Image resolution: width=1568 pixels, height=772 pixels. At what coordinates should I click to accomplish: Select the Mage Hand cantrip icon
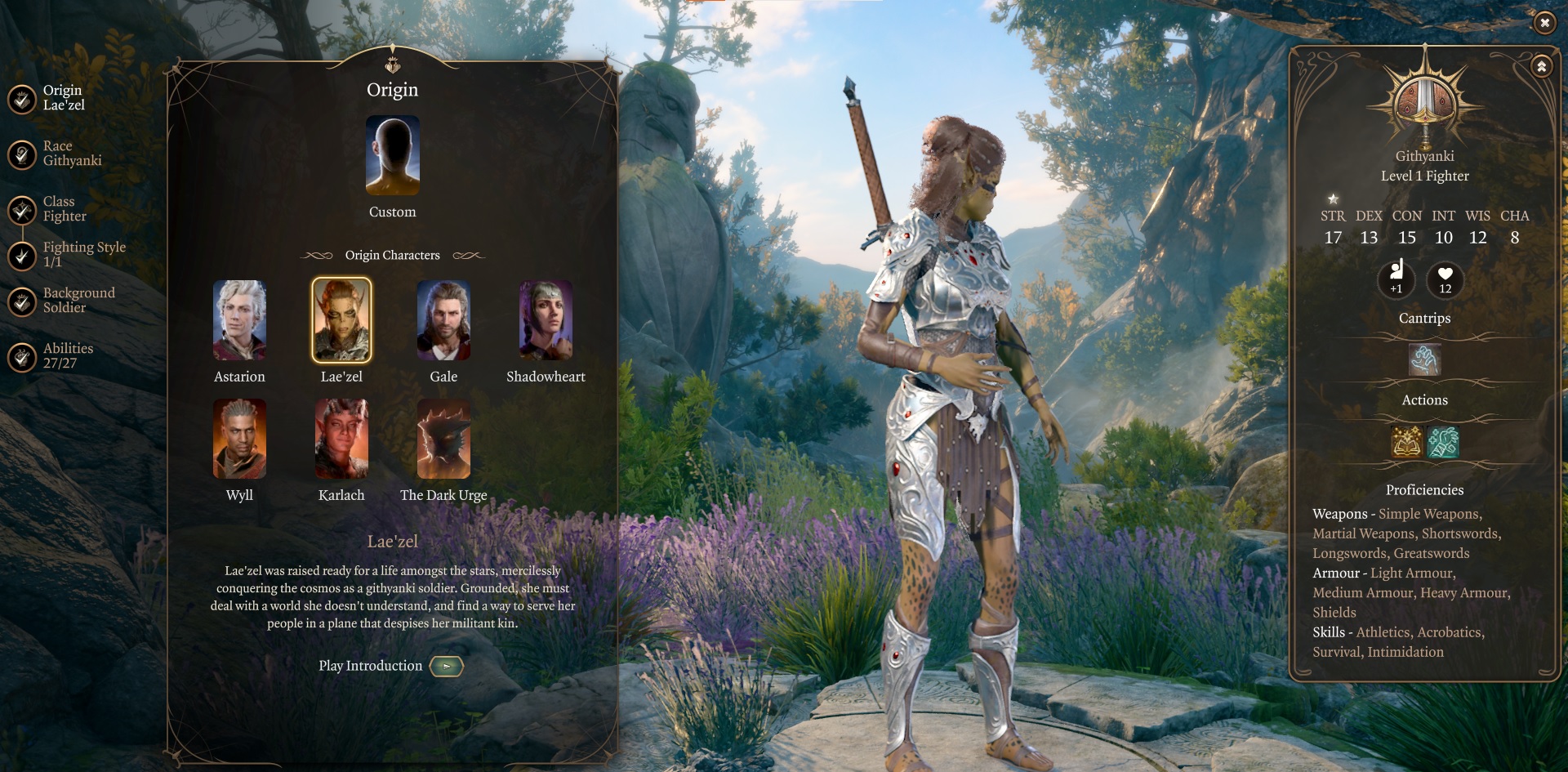(1424, 359)
